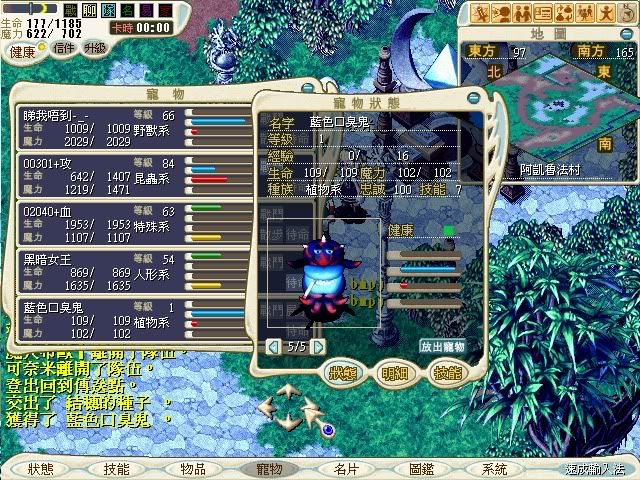This screenshot has height=480, width=640.
Task: Close the pet status window
Action: [474, 98]
